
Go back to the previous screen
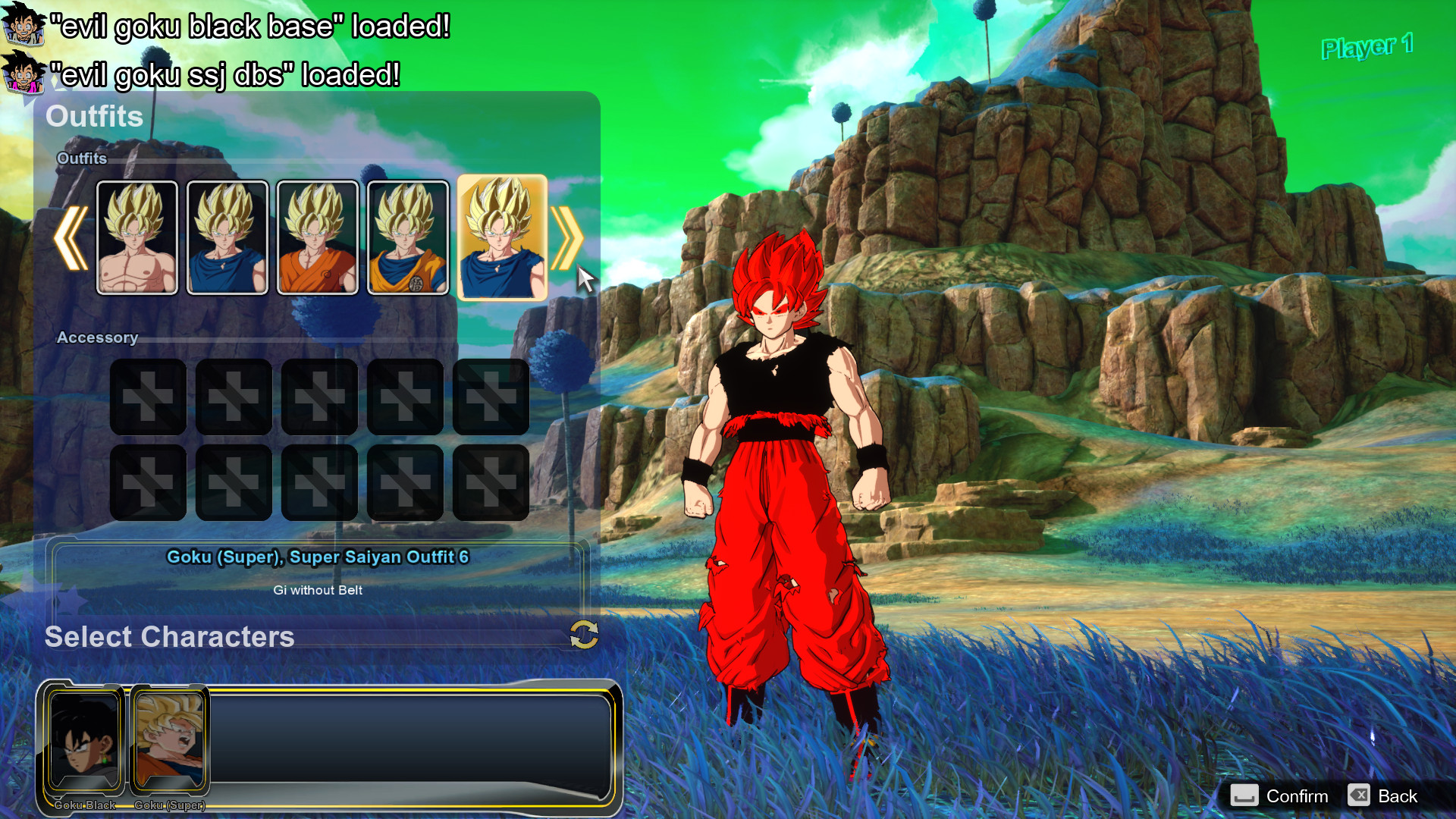1383,795
